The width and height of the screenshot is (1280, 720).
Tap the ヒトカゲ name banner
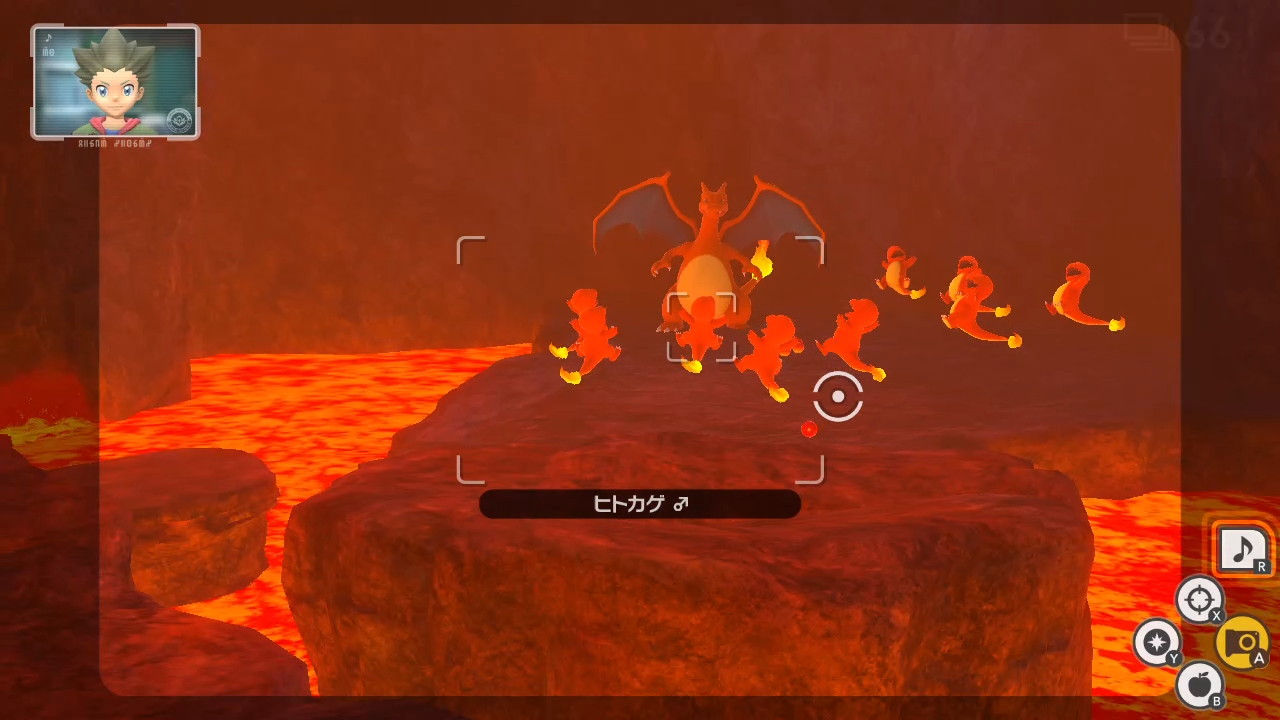click(640, 504)
